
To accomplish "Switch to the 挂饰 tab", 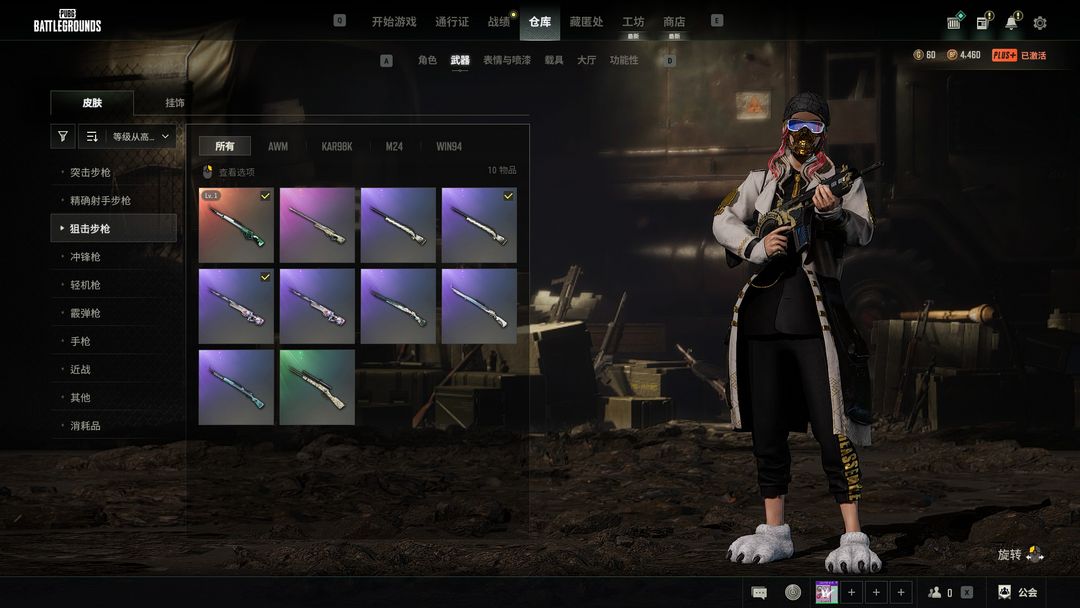I will 175,103.
